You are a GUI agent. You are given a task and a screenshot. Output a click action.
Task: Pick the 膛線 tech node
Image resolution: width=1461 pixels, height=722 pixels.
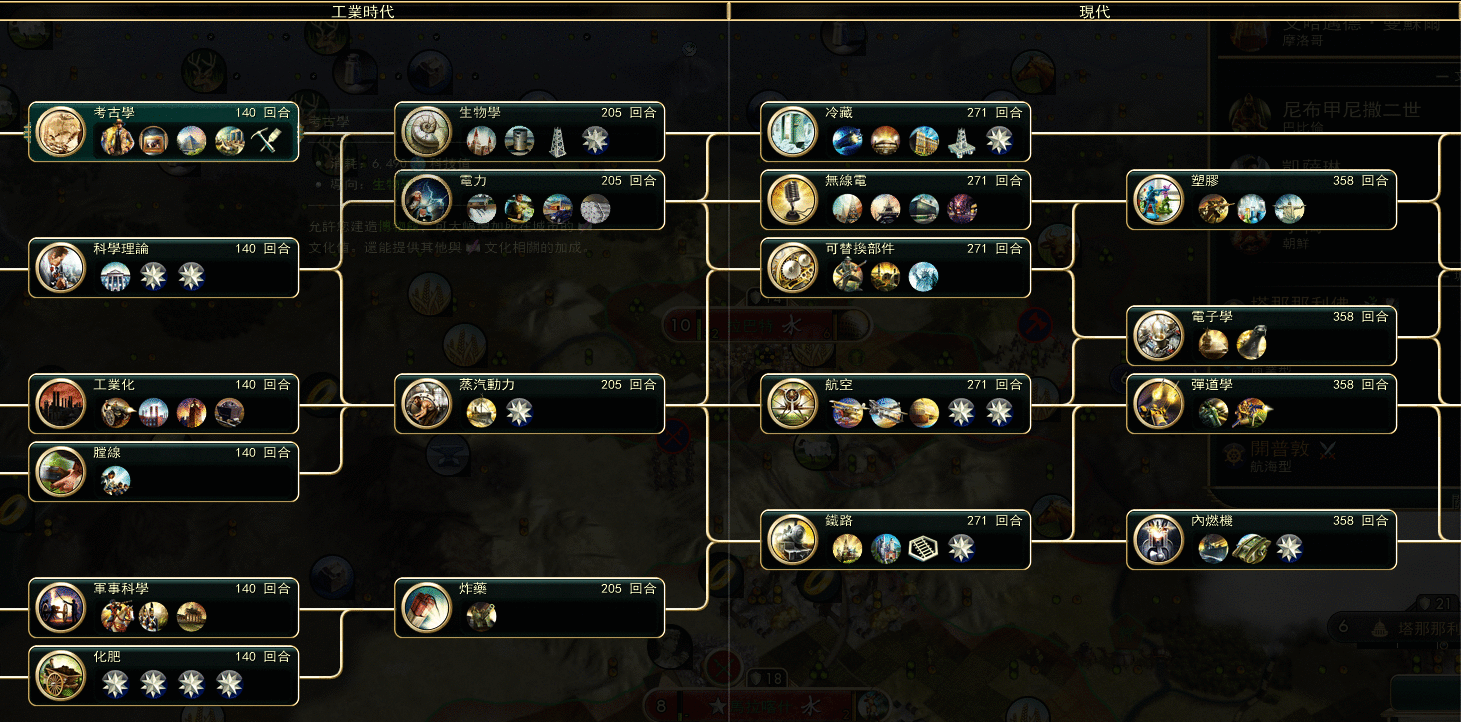[163, 471]
